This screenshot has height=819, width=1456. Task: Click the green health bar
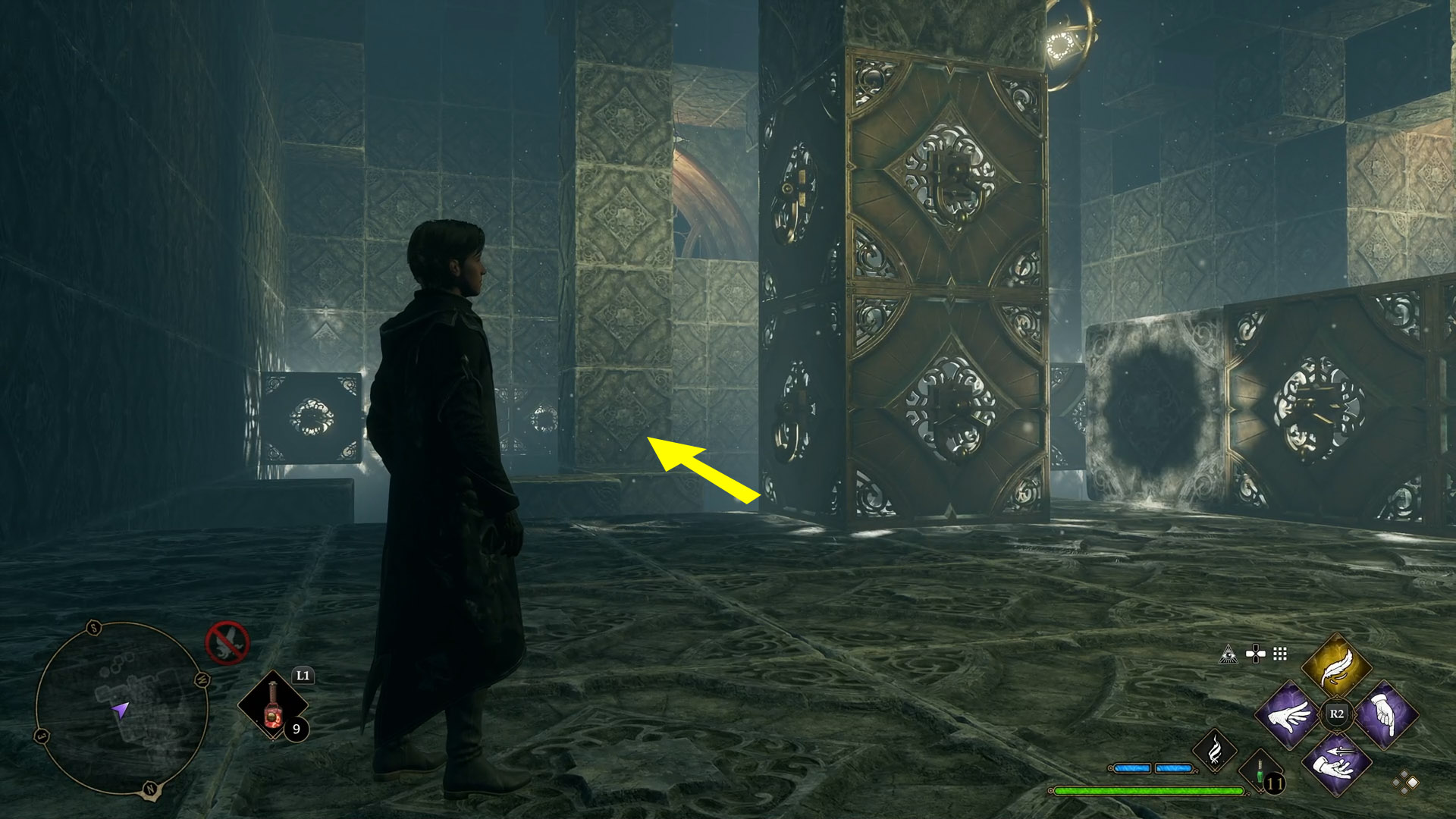1149,792
